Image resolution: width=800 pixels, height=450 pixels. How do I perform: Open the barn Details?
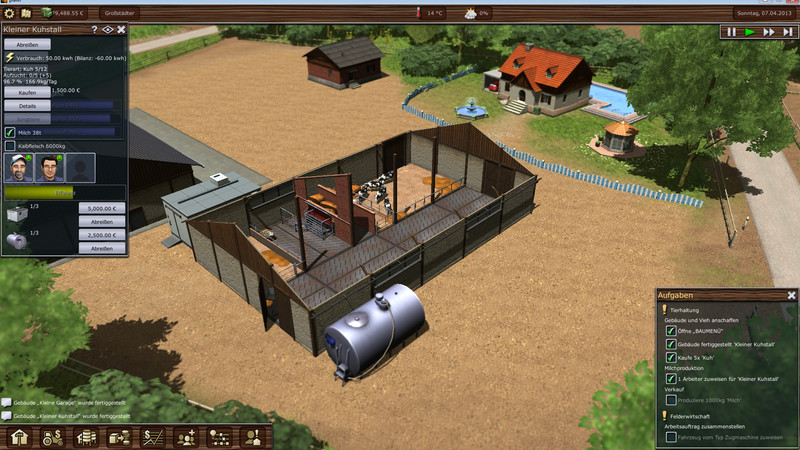pyautogui.click(x=27, y=105)
